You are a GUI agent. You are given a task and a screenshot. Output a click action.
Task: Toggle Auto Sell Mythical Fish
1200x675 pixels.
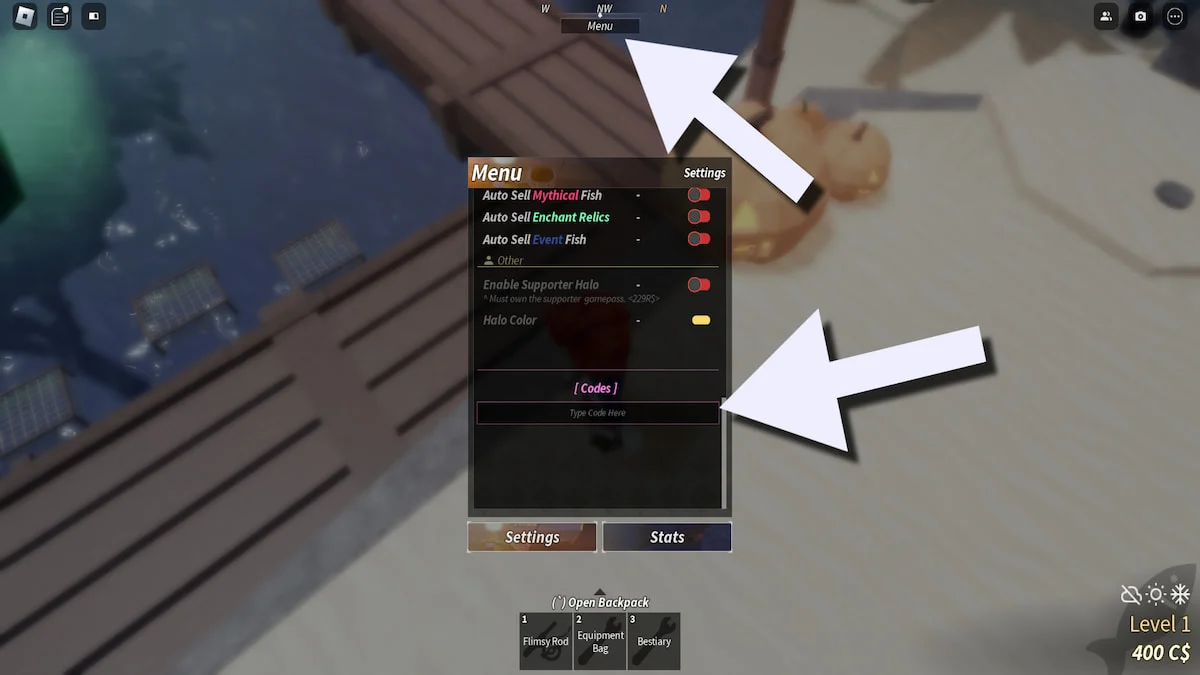tap(699, 195)
